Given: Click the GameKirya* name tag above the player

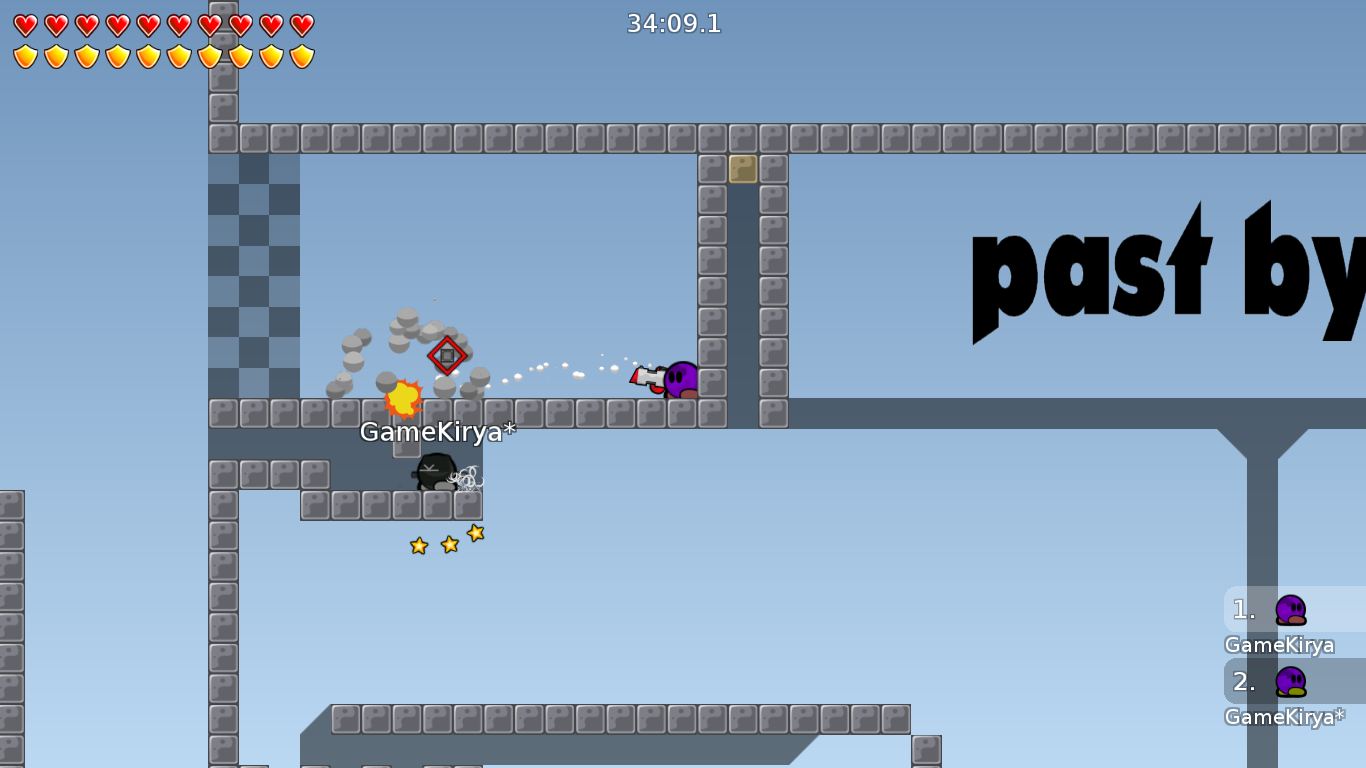Looking at the screenshot, I should tap(437, 433).
